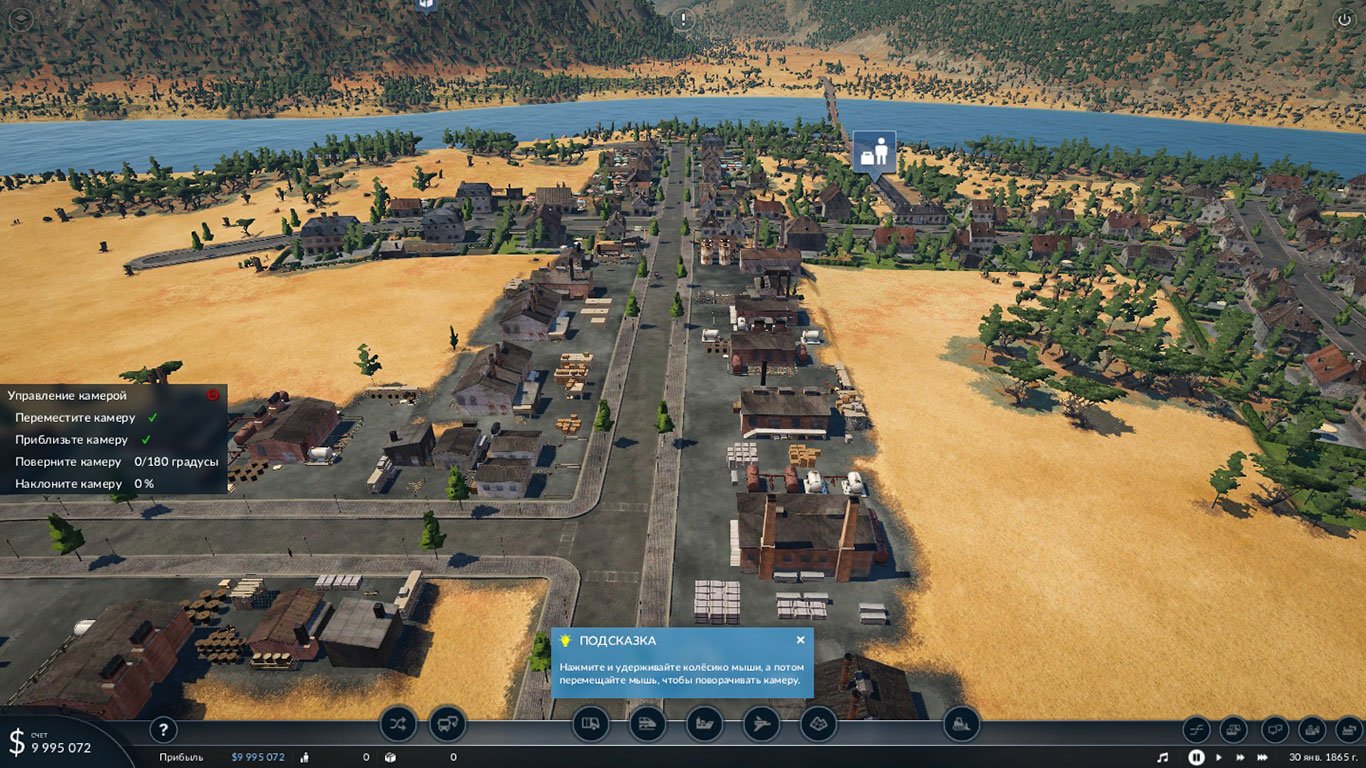Open the air transport menu

(x=761, y=725)
